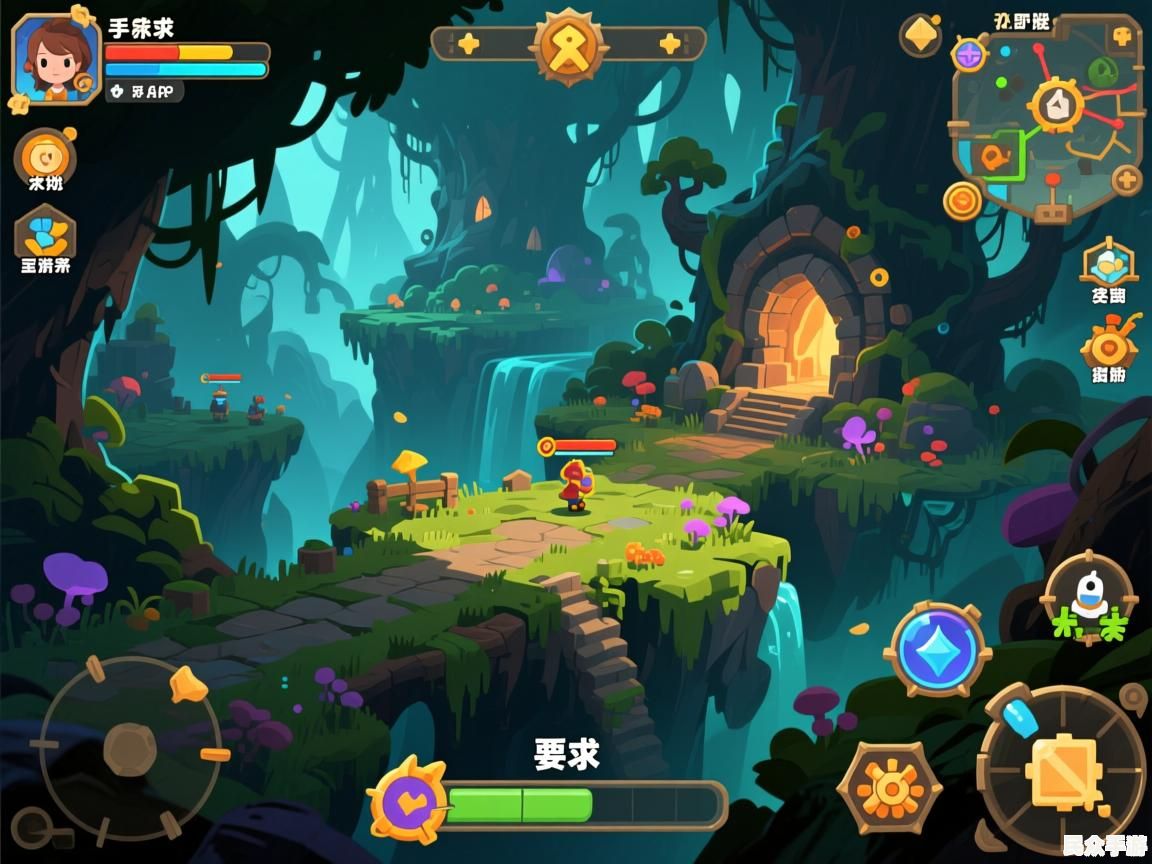Viewport: 1152px width, 864px height.
Task: Click the yellow diamond icon beside the minimap
Action: 920,36
